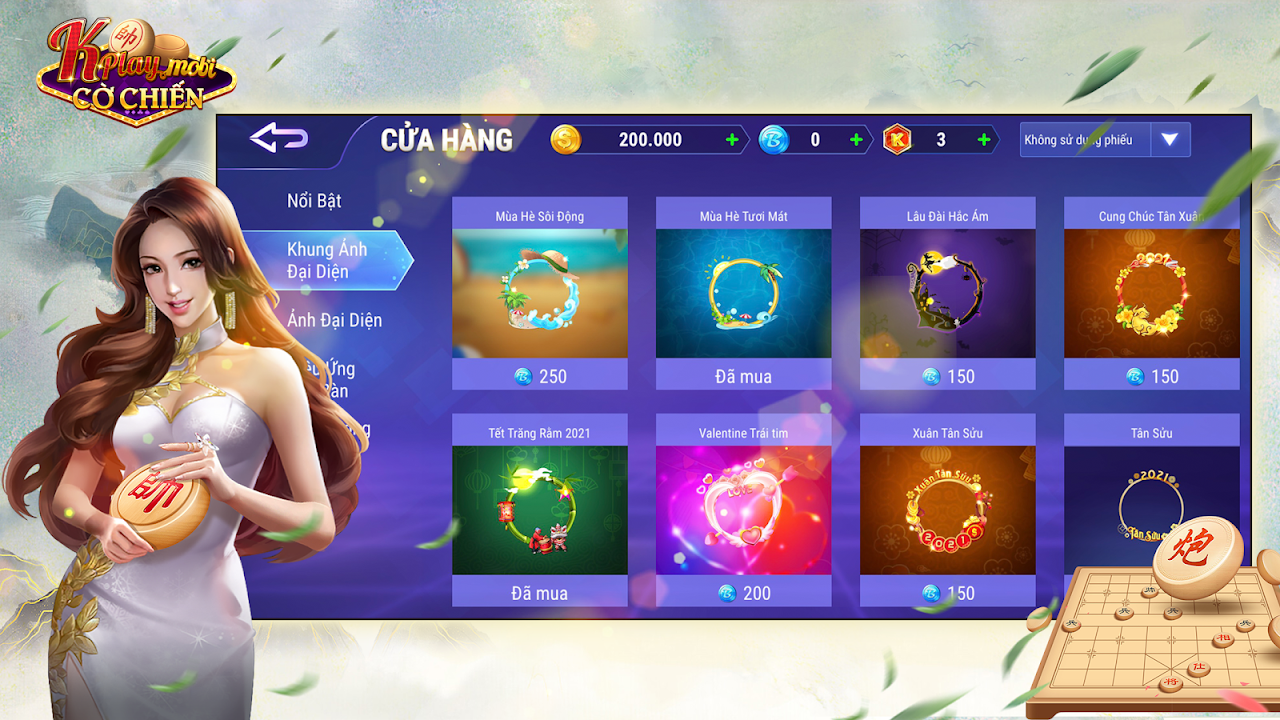Select the Mùa Hè Tươi Mát frame

[744, 293]
